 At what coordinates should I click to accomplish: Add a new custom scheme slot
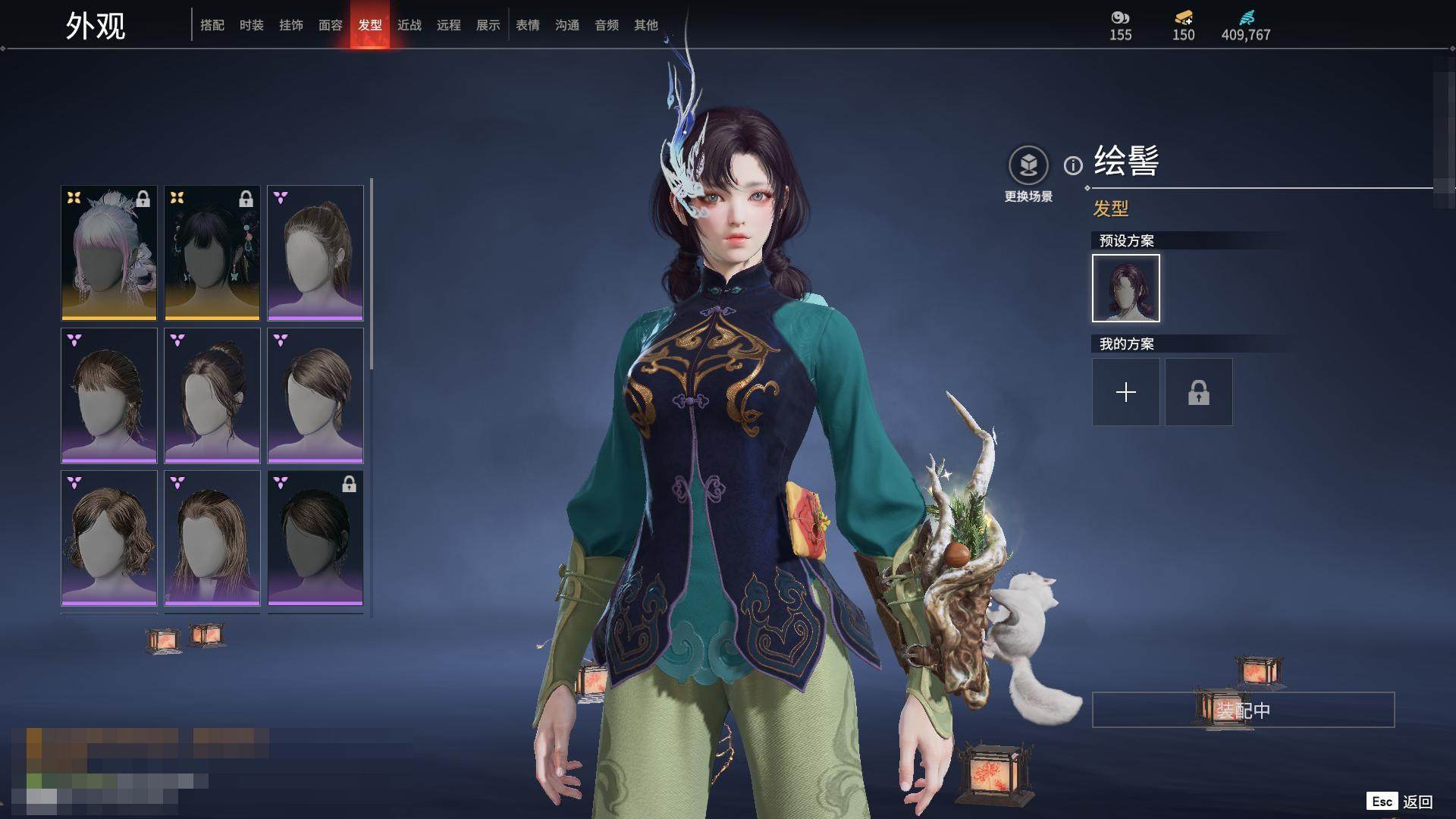click(x=1126, y=392)
